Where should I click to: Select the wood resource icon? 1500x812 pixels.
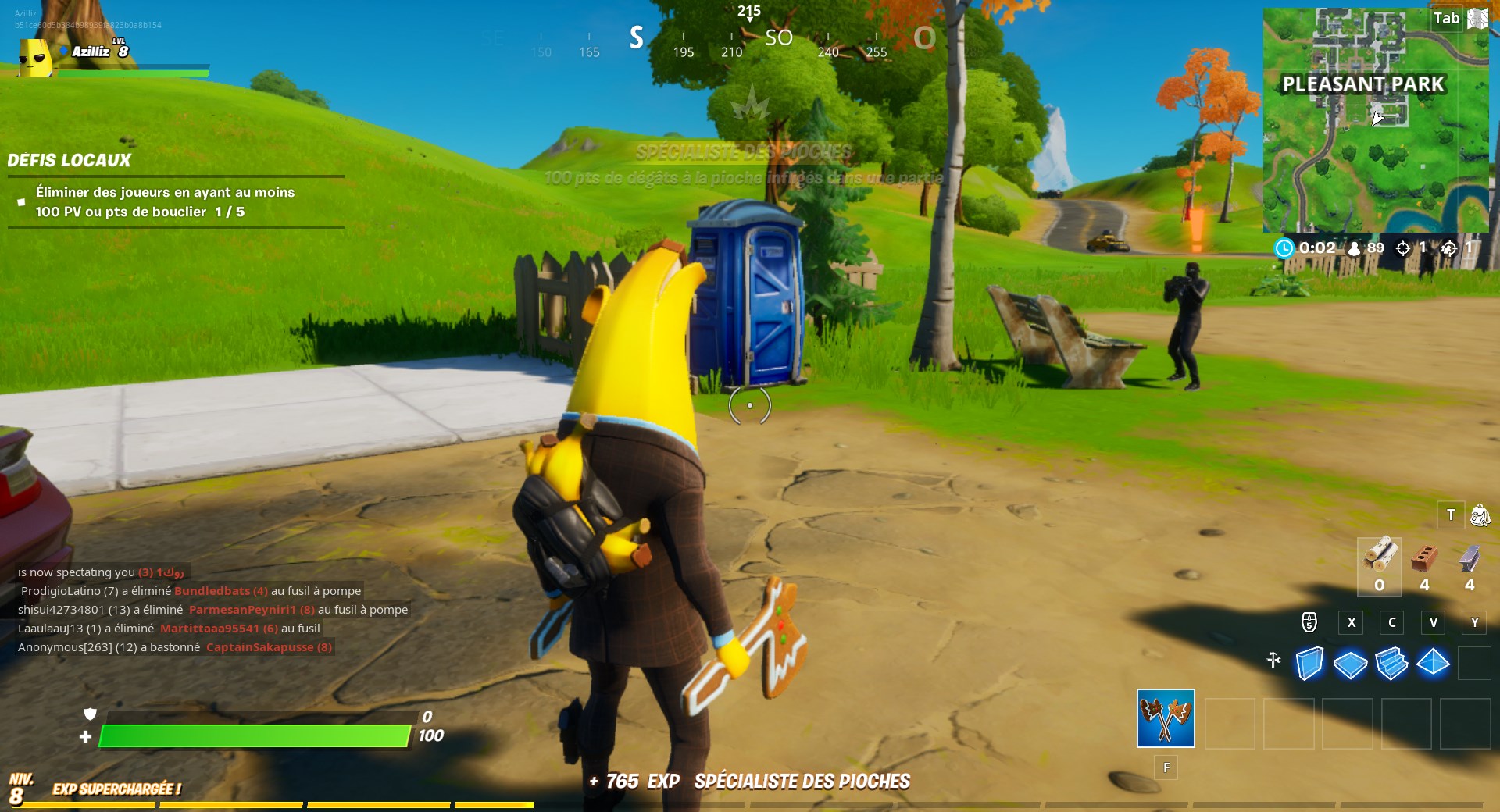tap(1380, 556)
